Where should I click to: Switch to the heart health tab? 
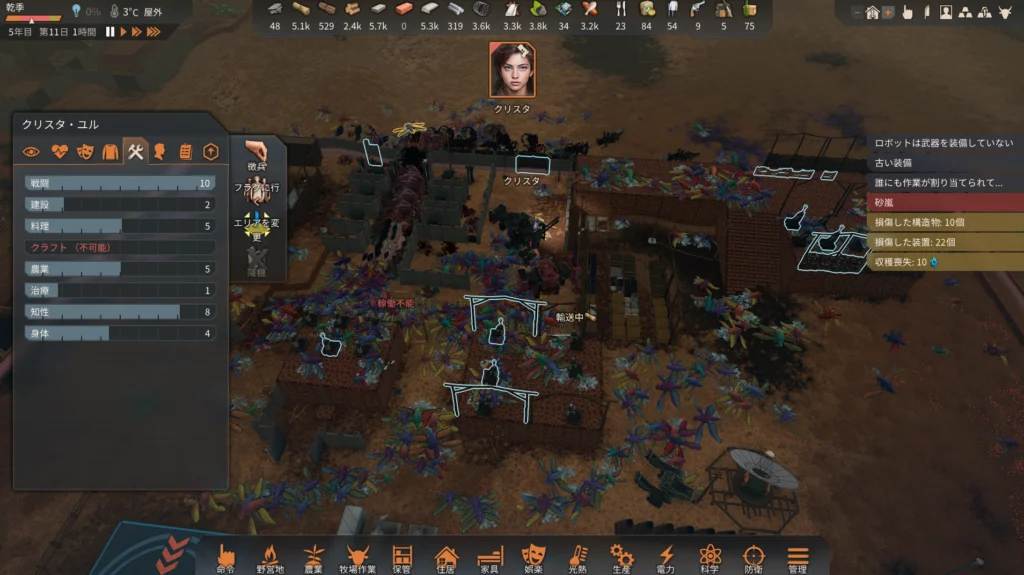(x=58, y=152)
